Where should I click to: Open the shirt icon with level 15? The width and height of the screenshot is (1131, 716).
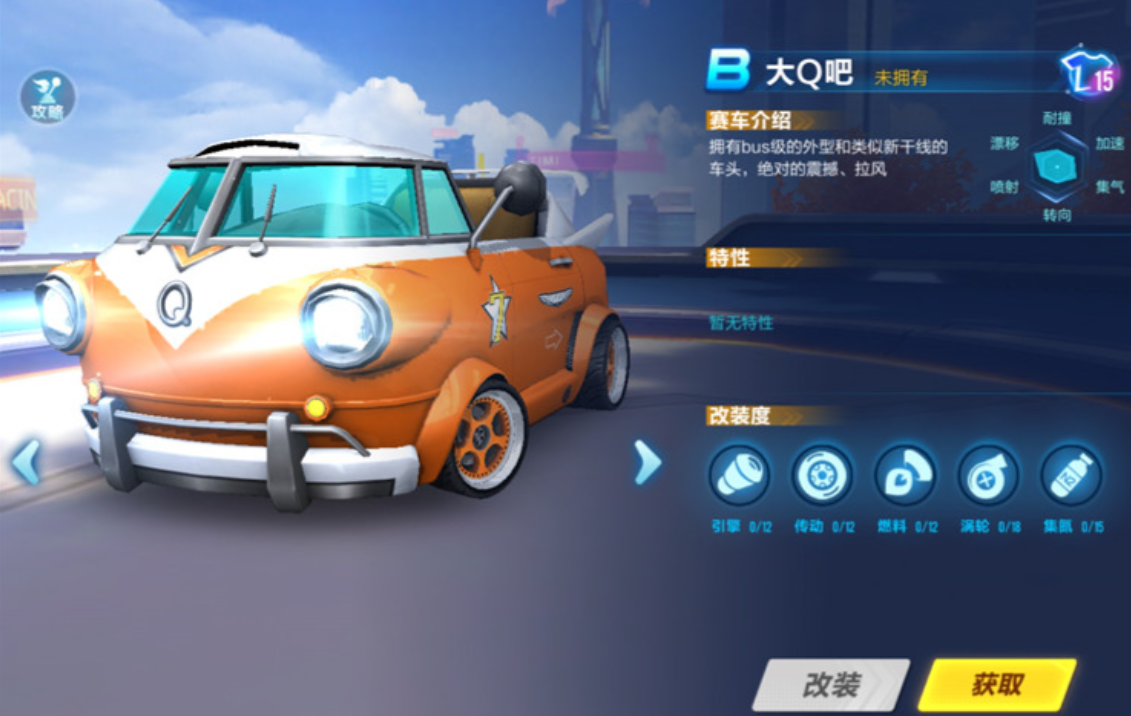click(1089, 75)
